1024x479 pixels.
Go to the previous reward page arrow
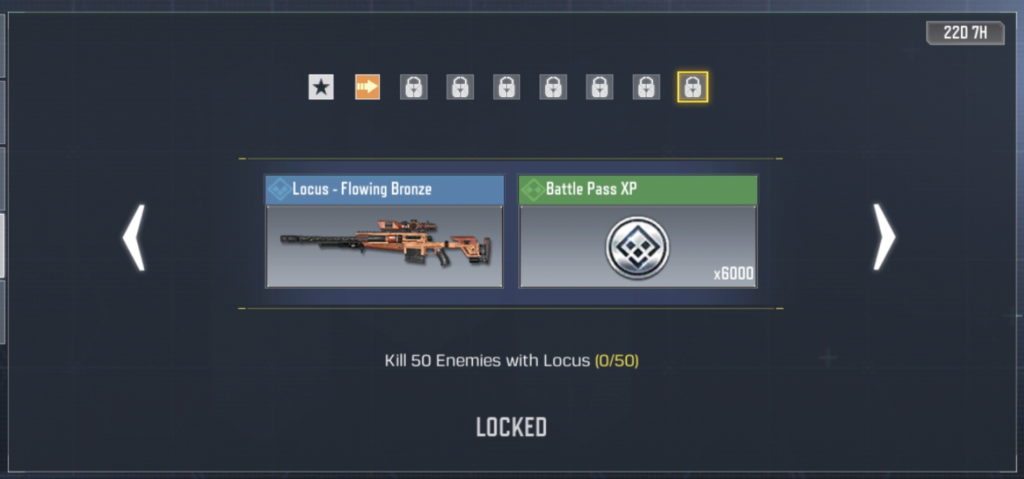tap(134, 238)
